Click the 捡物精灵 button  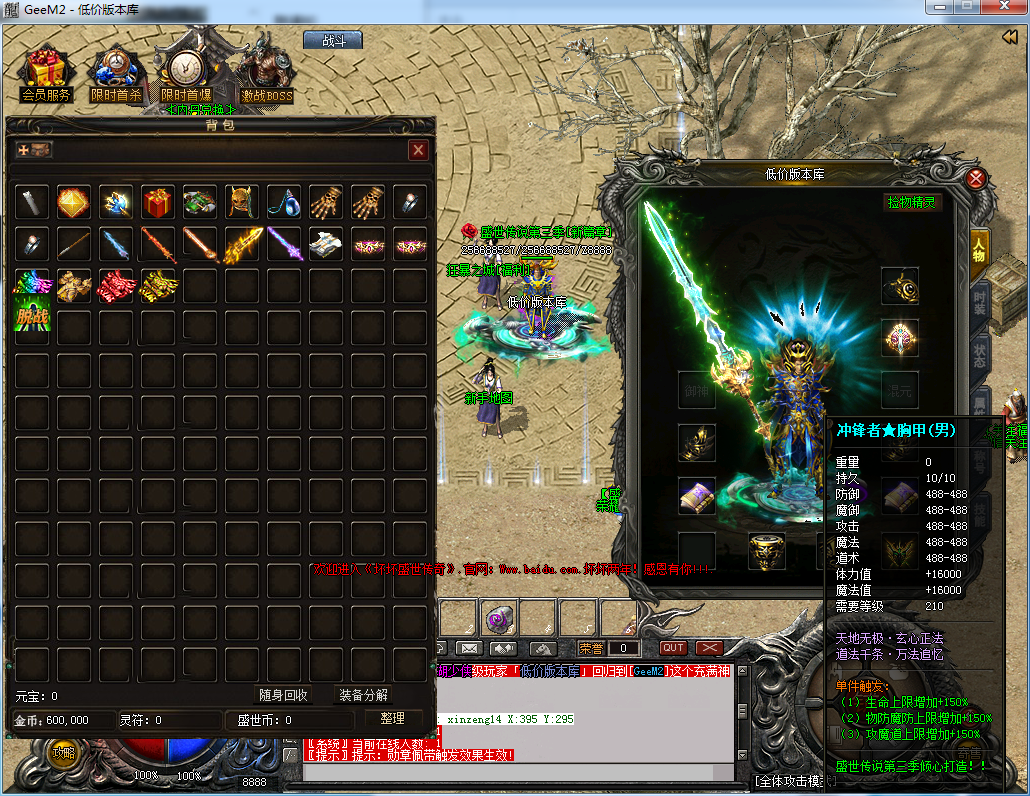[912, 202]
